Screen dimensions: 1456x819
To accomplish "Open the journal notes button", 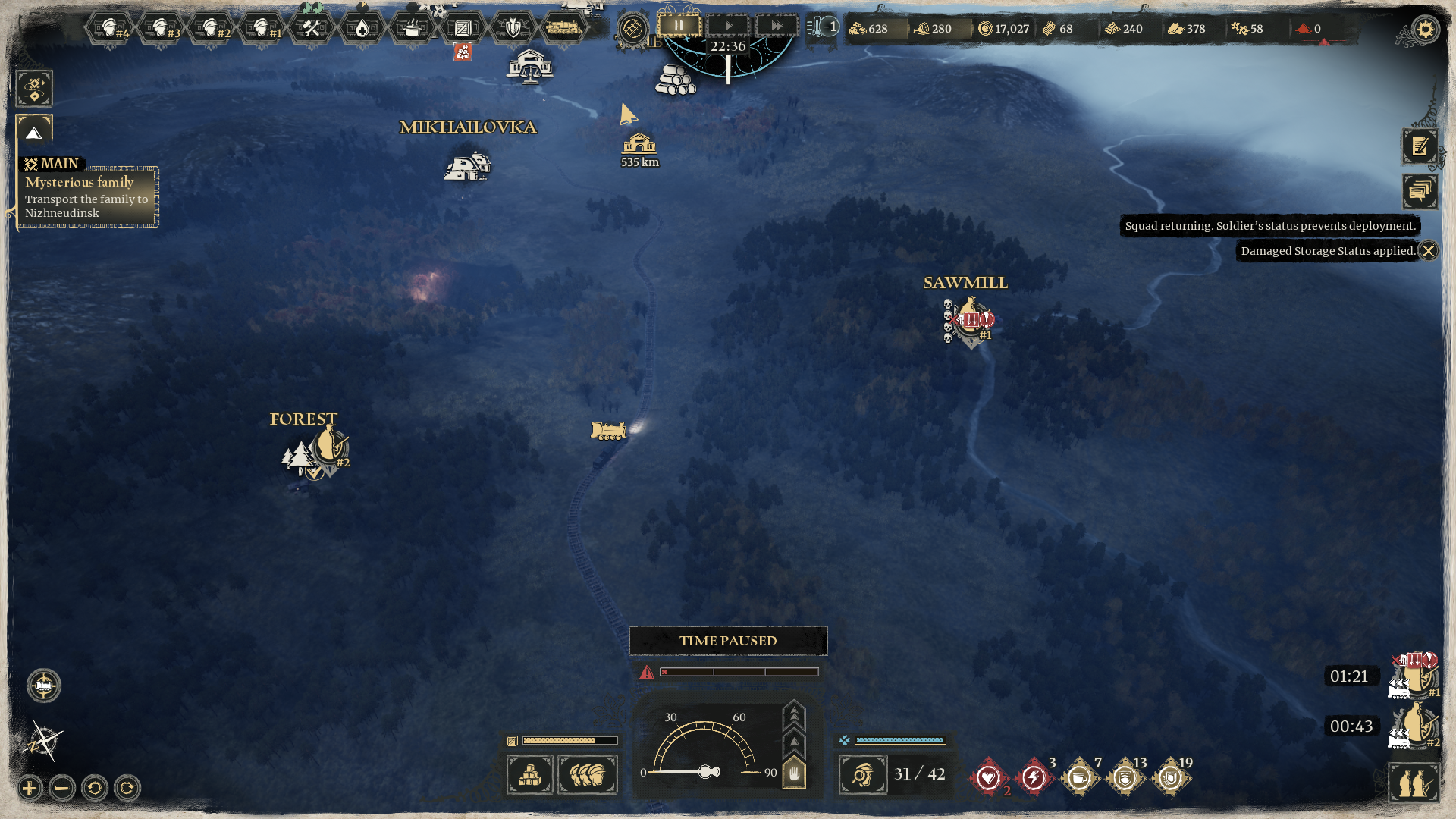I will coord(1419,146).
